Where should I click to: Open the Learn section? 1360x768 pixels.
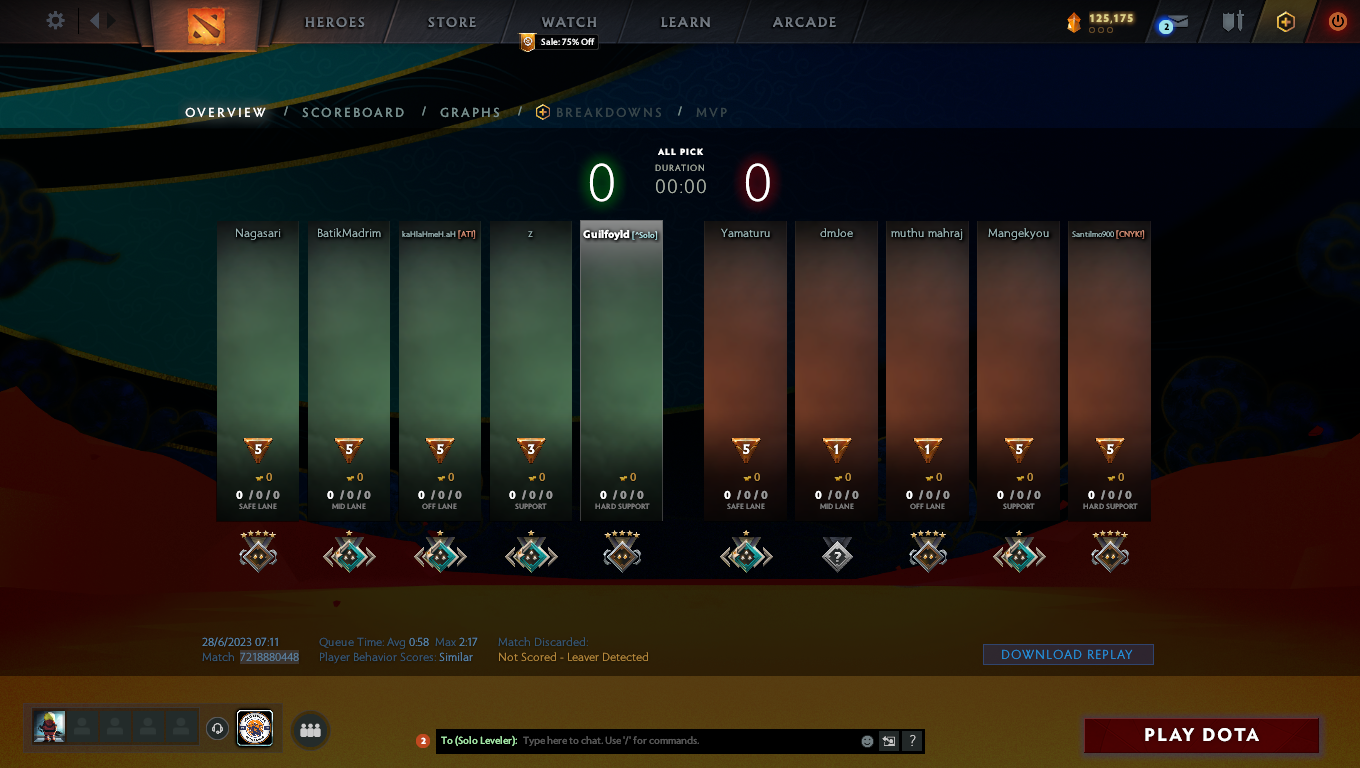(x=685, y=21)
